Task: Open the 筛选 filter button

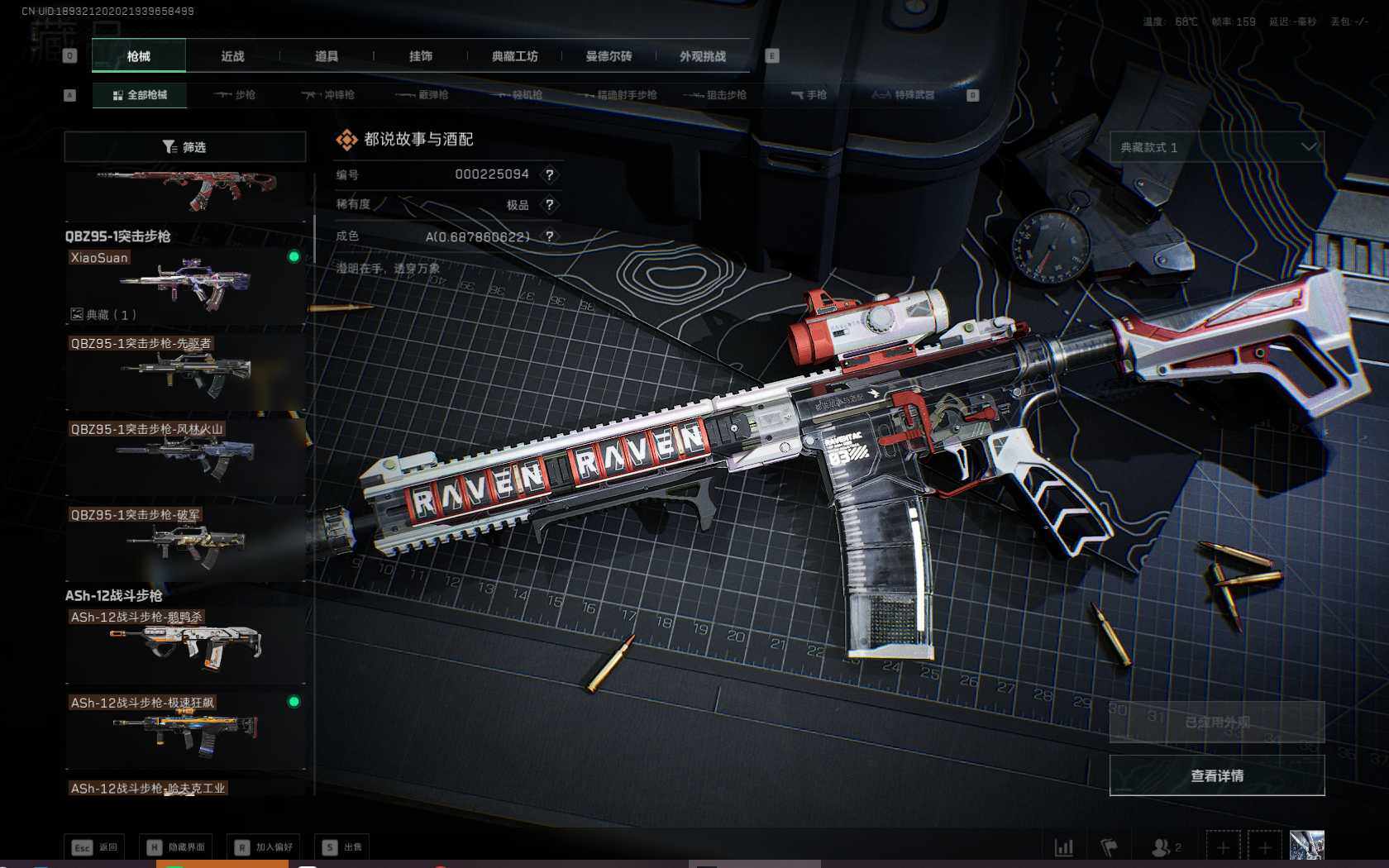Action: pyautogui.click(x=184, y=147)
